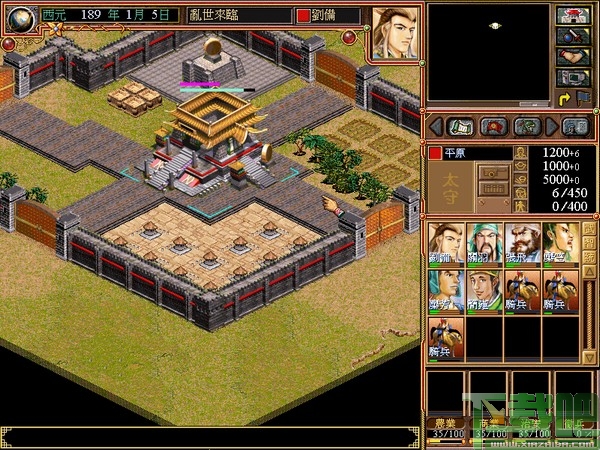600x450 pixels.
Task: Open the city building command icon
Action: point(572,15)
